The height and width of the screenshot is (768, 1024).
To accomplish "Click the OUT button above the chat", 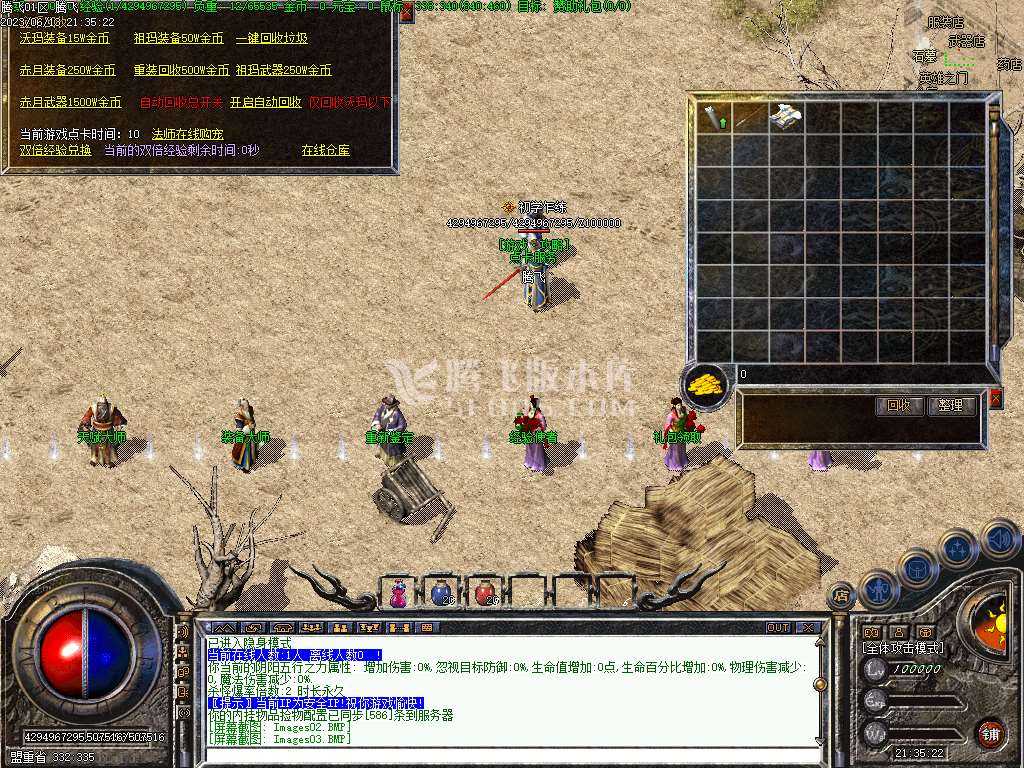I will point(778,628).
